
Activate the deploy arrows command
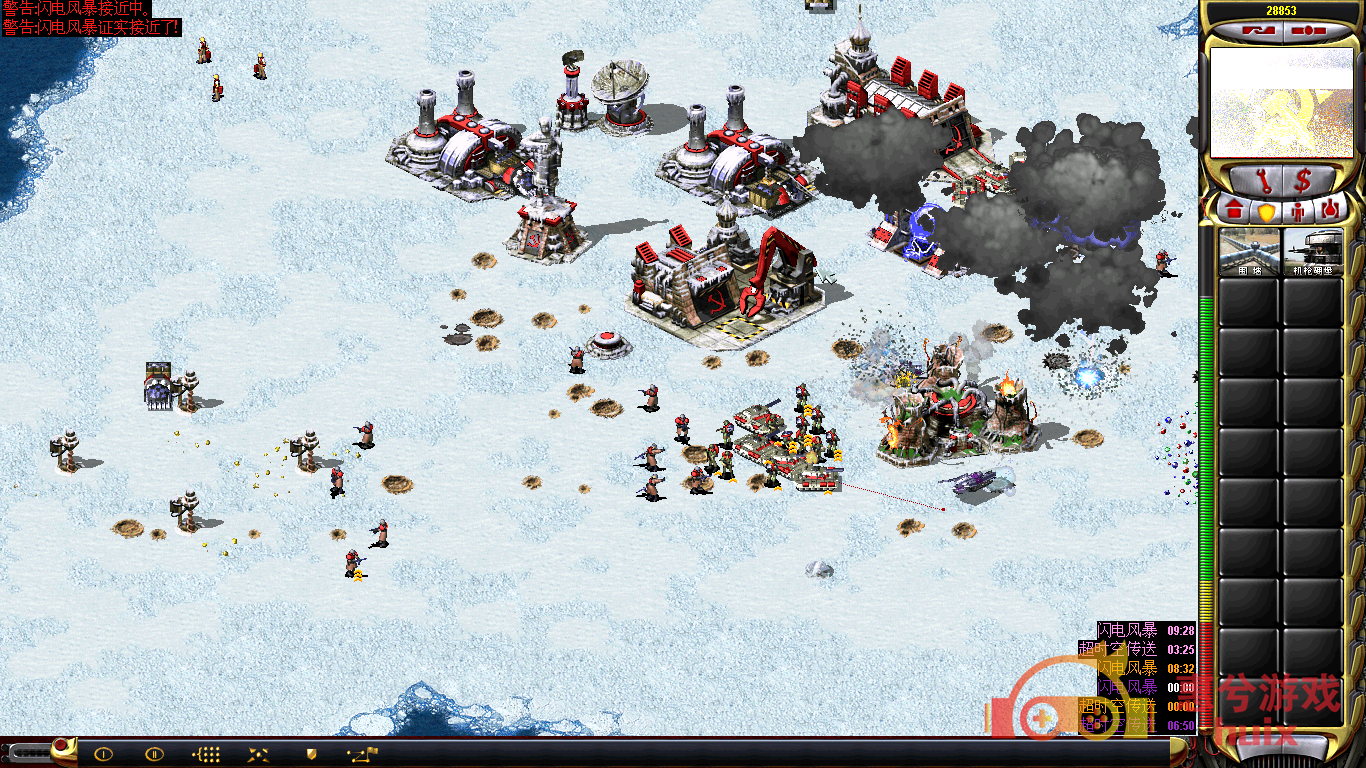coord(258,754)
